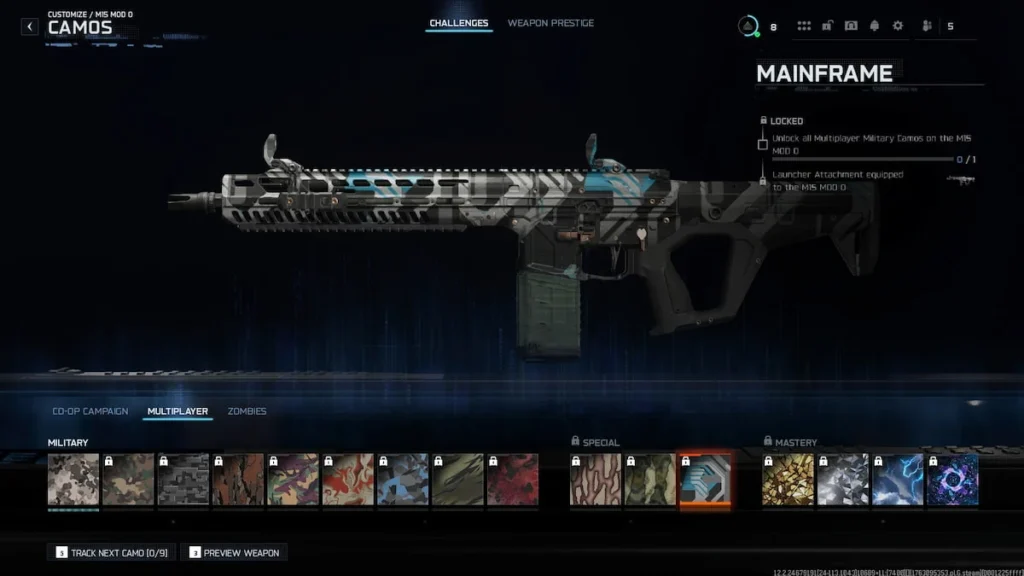Viewport: 1024px width, 576px height.
Task: Show the Zombies camo category
Action: (247, 411)
